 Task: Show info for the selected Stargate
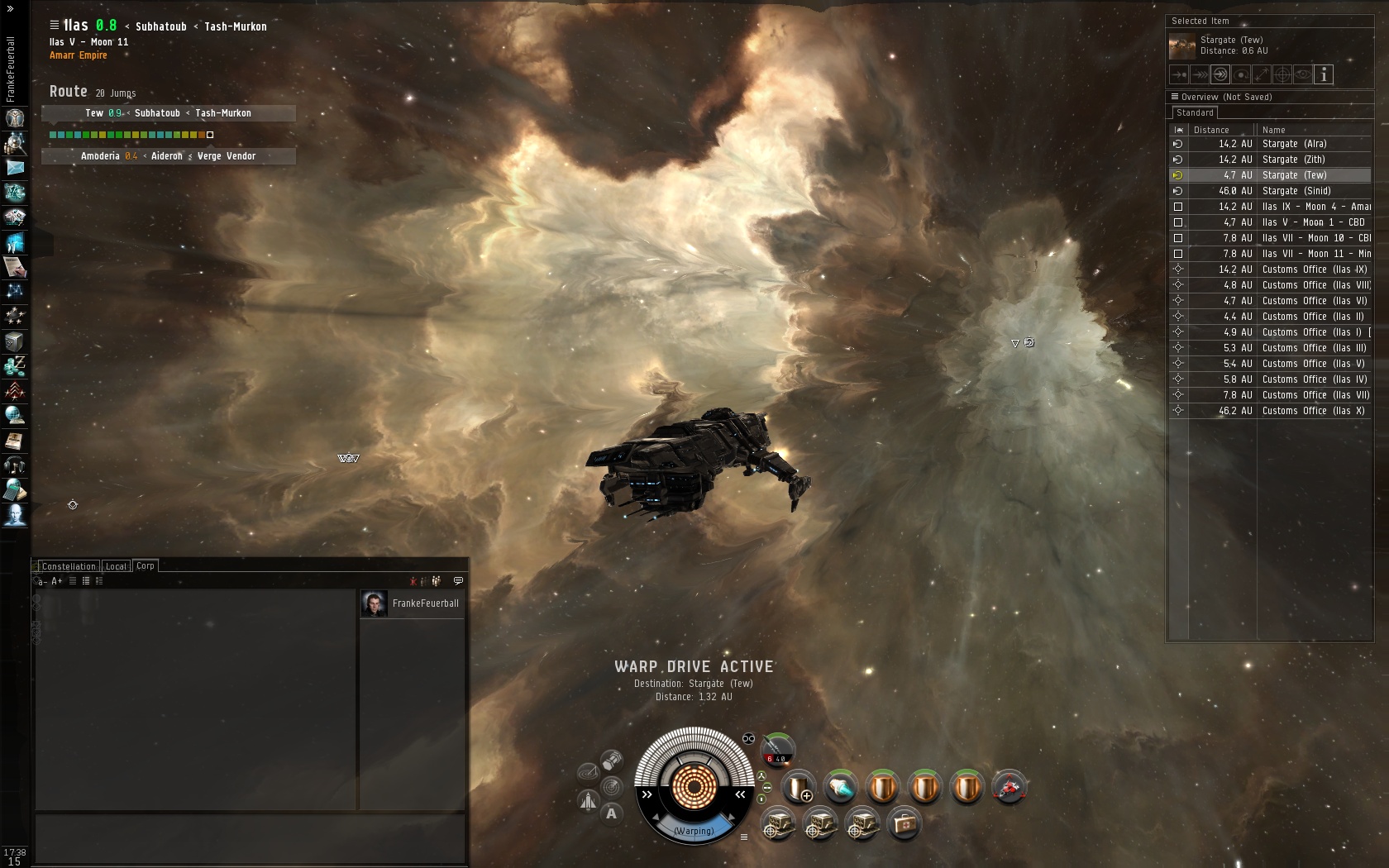click(x=1323, y=75)
